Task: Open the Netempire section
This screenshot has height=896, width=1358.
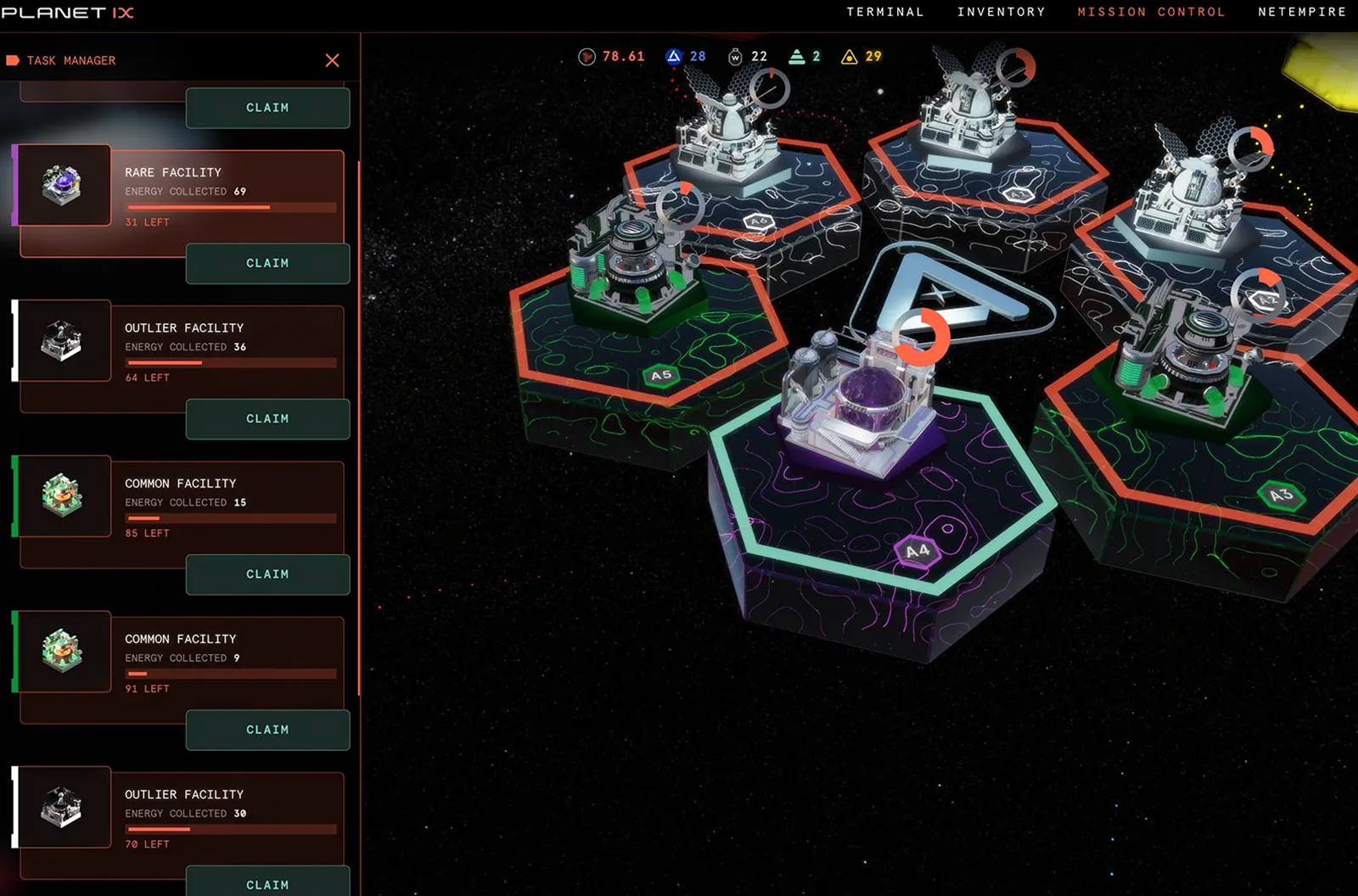Action: pyautogui.click(x=1302, y=12)
